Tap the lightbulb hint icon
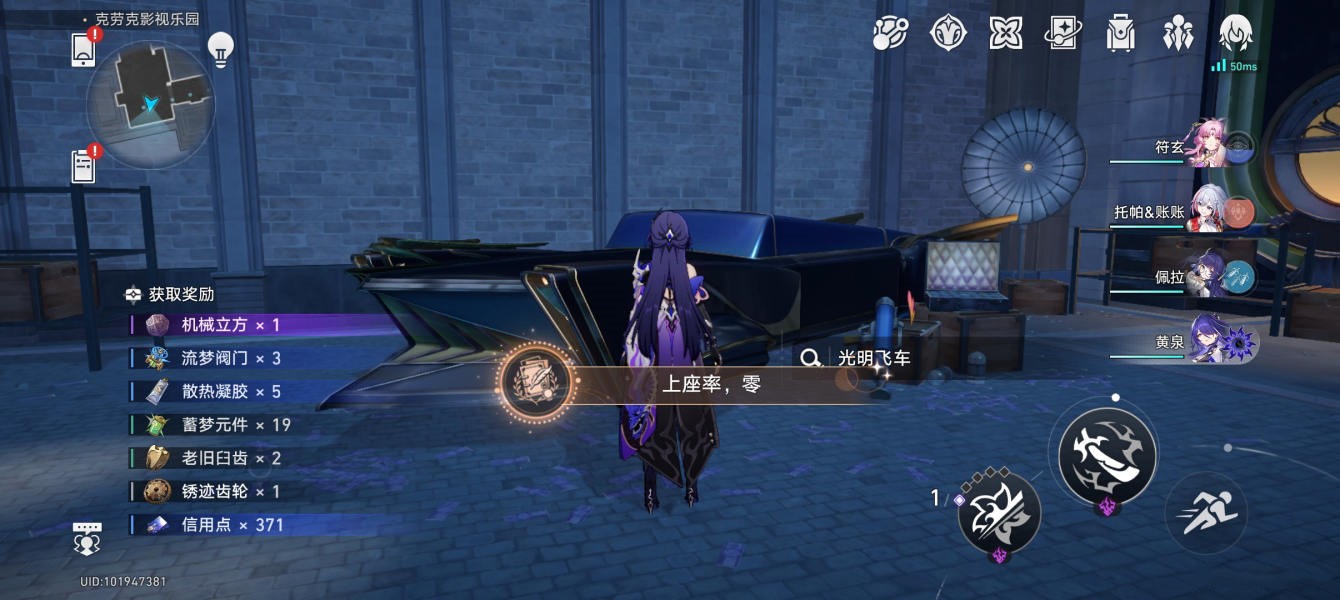This screenshot has height=600, width=1340. click(220, 47)
